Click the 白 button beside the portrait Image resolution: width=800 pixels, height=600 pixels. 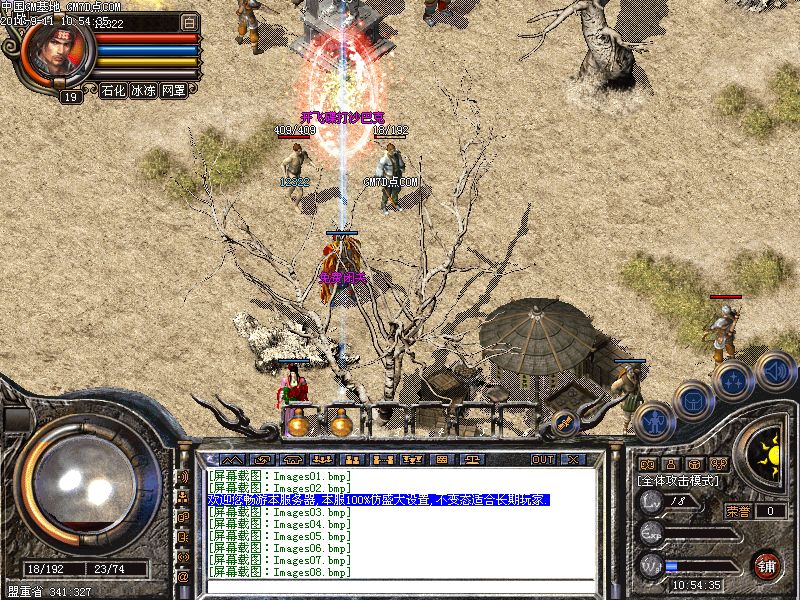190,21
